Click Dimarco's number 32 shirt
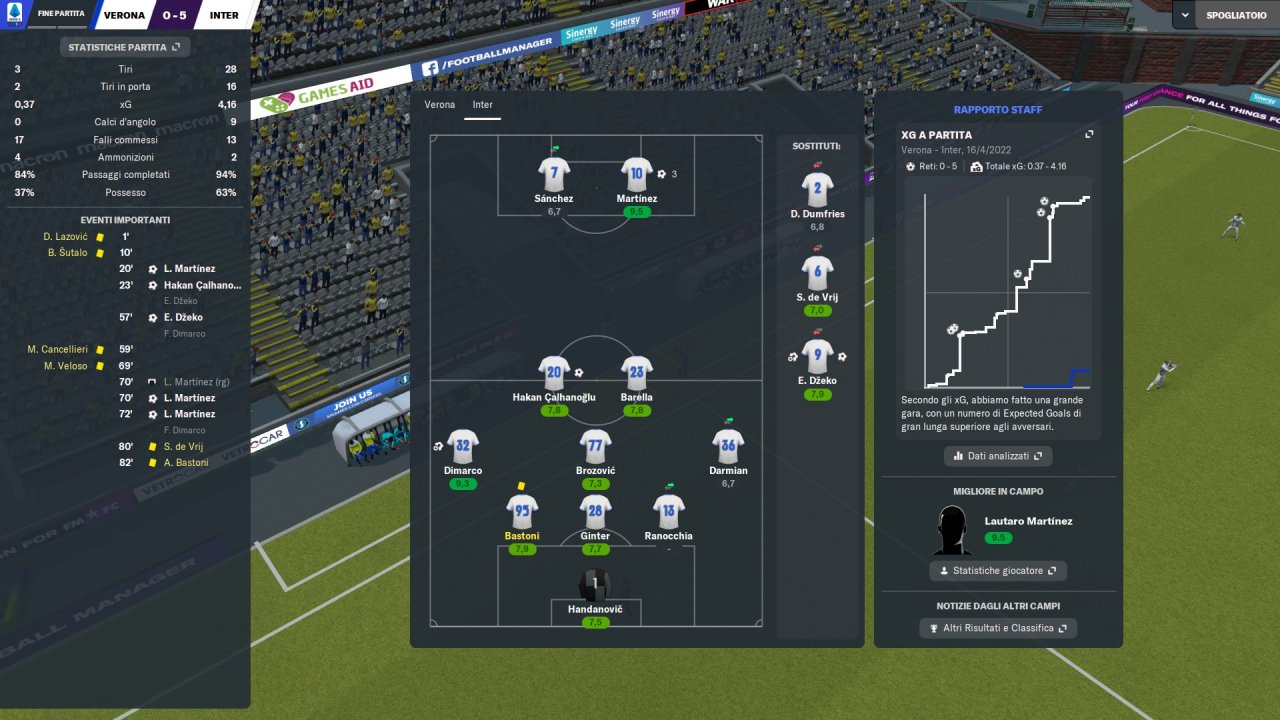 (x=463, y=446)
